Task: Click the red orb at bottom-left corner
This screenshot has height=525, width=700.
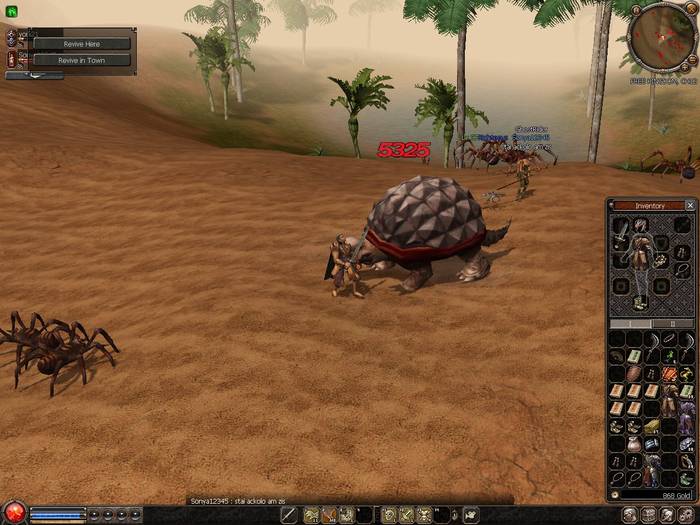Action: [13, 514]
